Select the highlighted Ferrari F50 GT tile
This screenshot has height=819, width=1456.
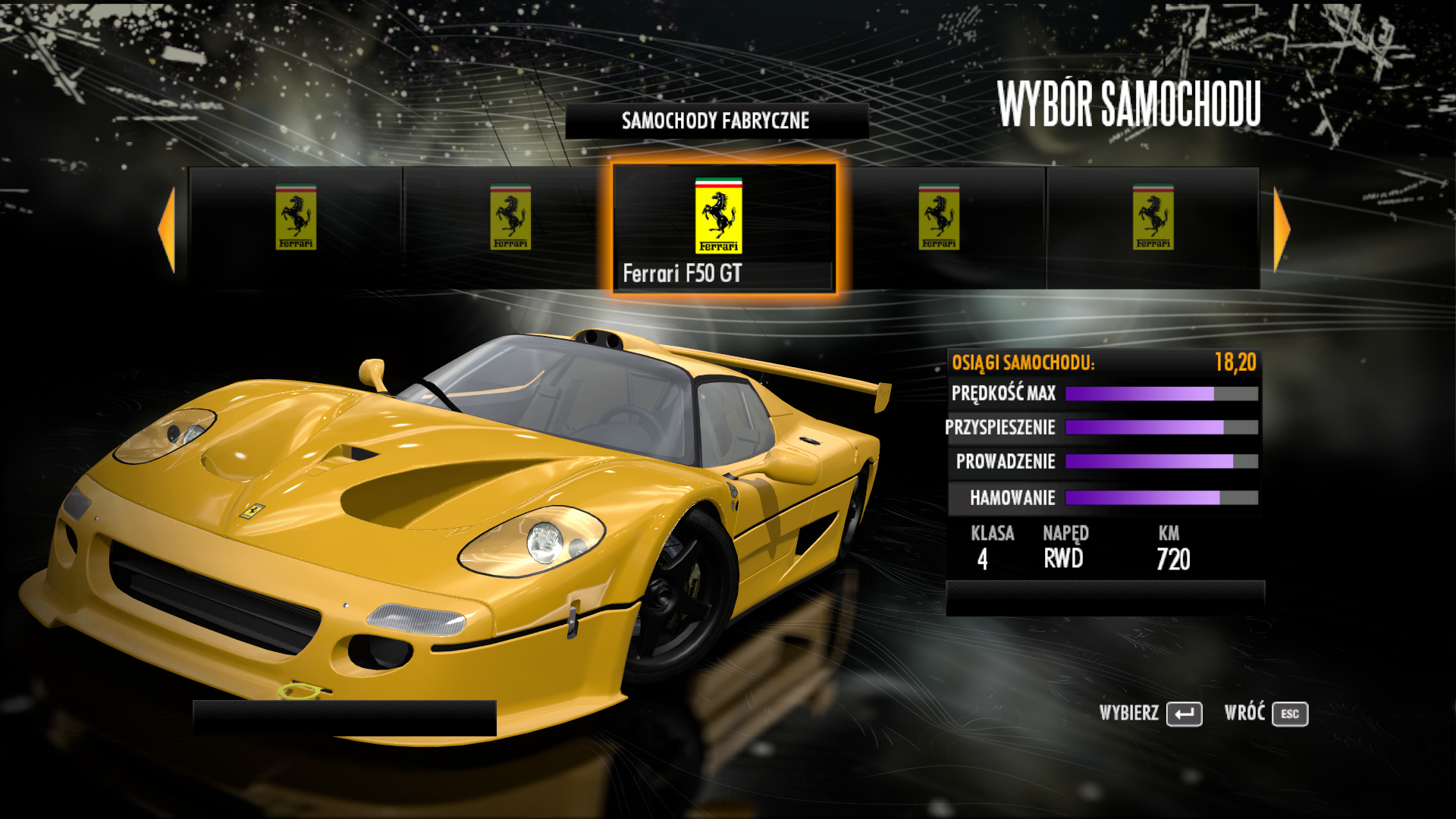click(723, 227)
